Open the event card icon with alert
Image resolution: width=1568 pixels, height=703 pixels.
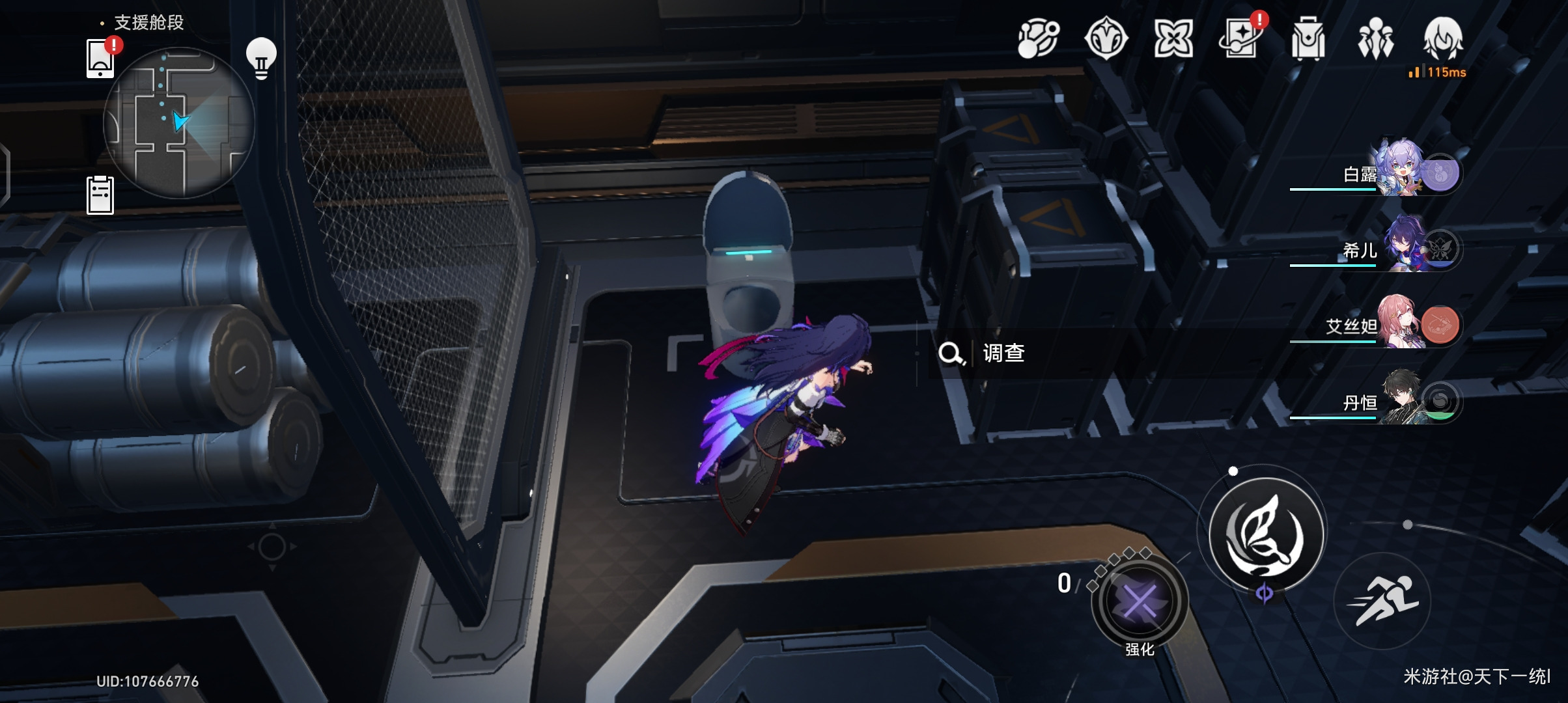point(1241,38)
